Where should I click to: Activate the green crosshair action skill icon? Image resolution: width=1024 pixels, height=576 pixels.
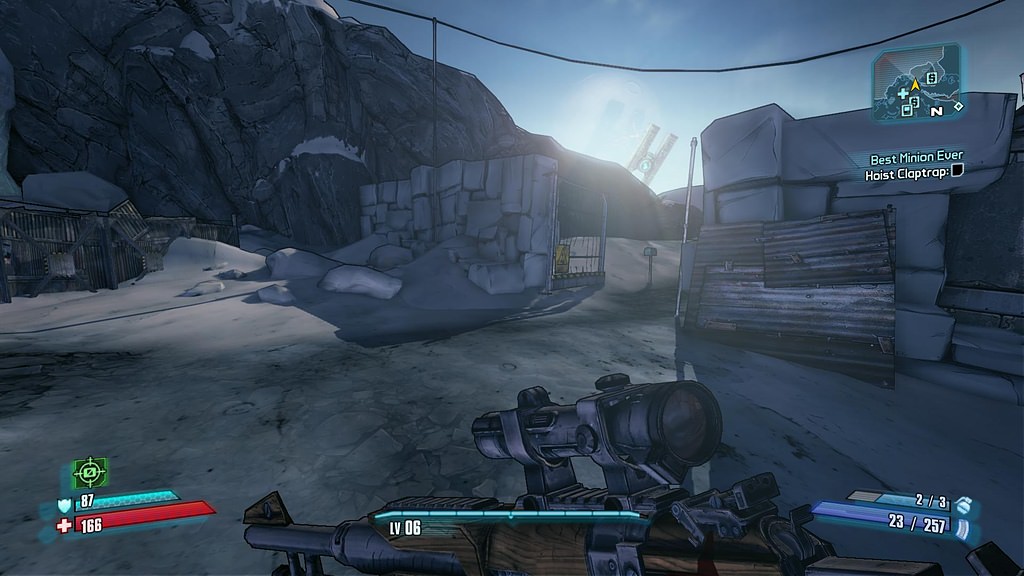tap(90, 471)
